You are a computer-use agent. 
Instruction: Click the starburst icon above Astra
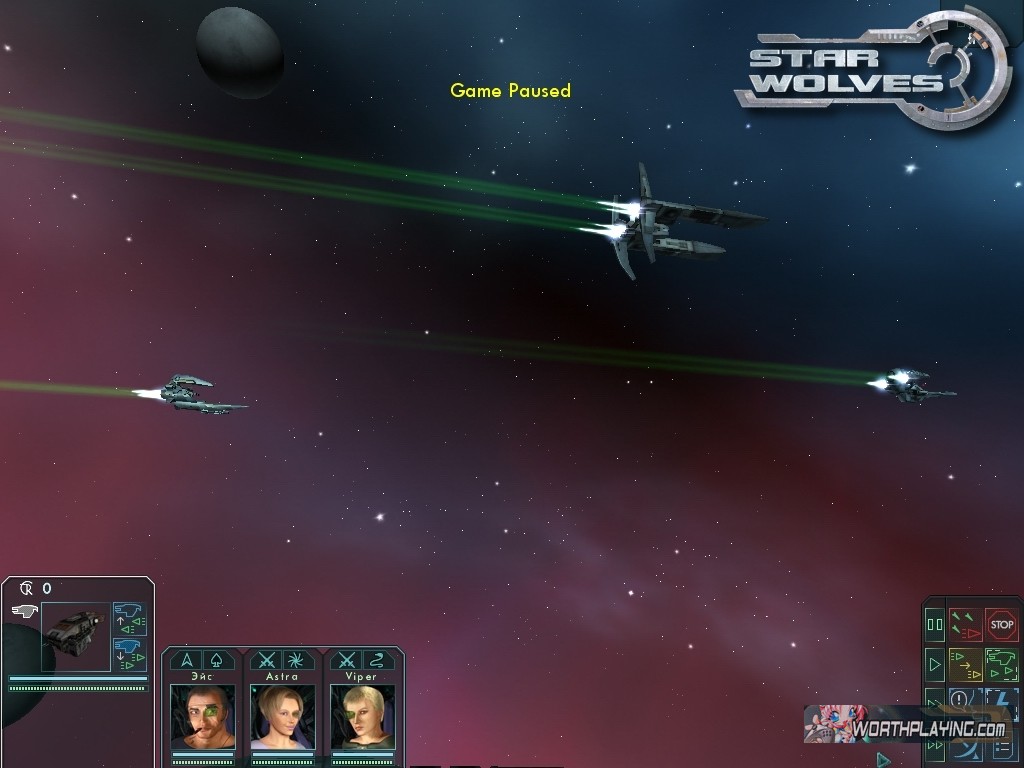coord(297,660)
